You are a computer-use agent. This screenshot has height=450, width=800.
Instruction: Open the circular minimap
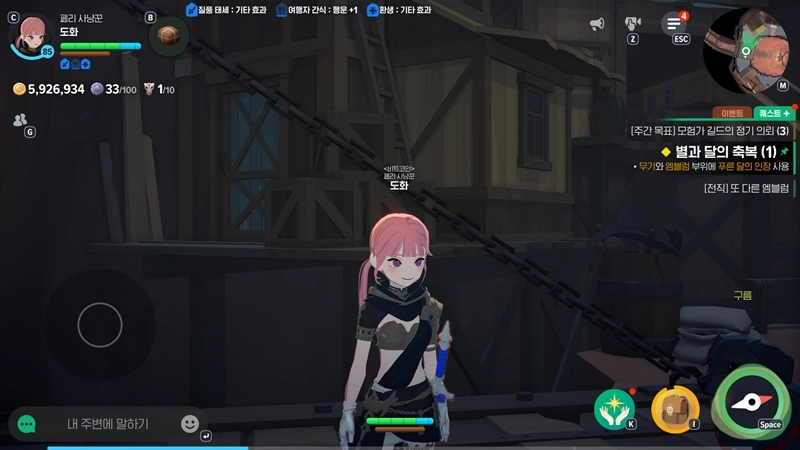coord(750,48)
